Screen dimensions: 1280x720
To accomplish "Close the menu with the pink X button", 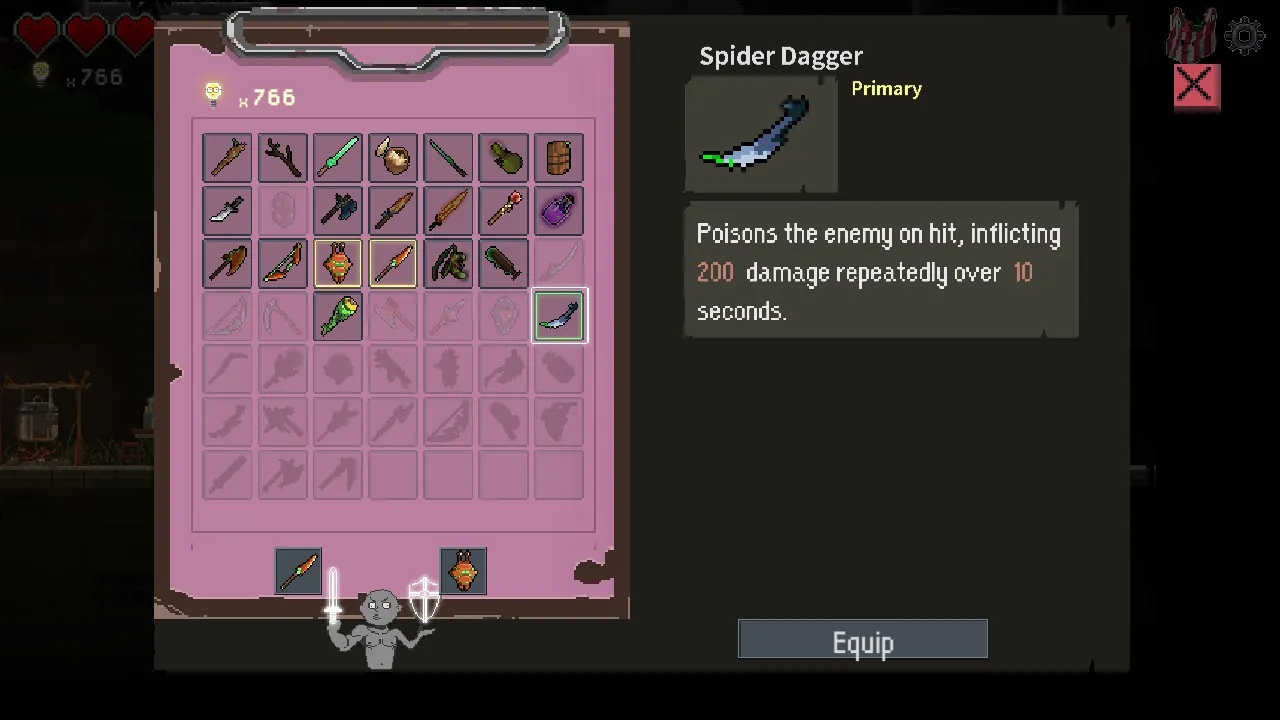I will (x=1195, y=87).
